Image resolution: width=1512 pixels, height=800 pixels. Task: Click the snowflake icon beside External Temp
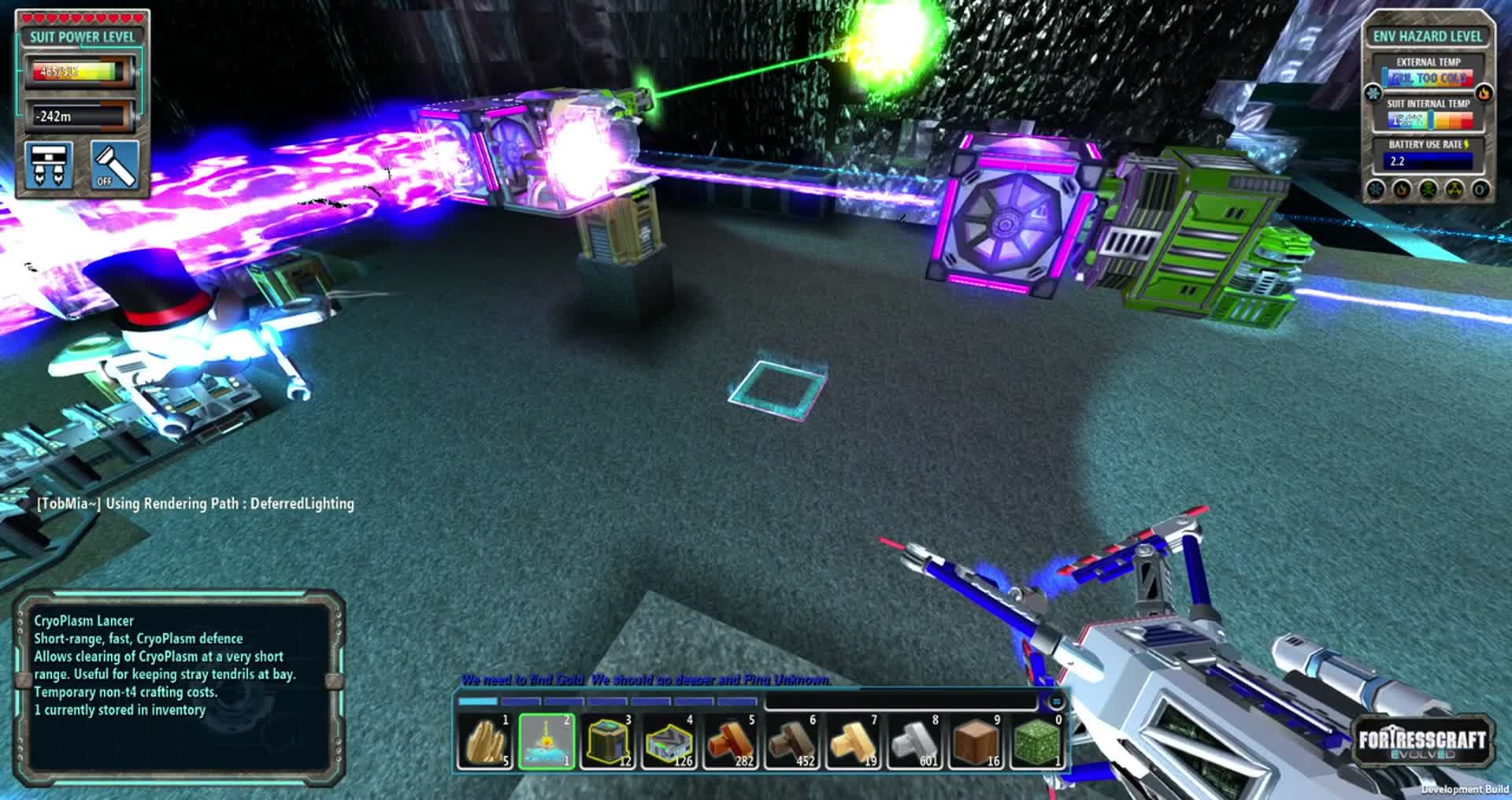1374,93
